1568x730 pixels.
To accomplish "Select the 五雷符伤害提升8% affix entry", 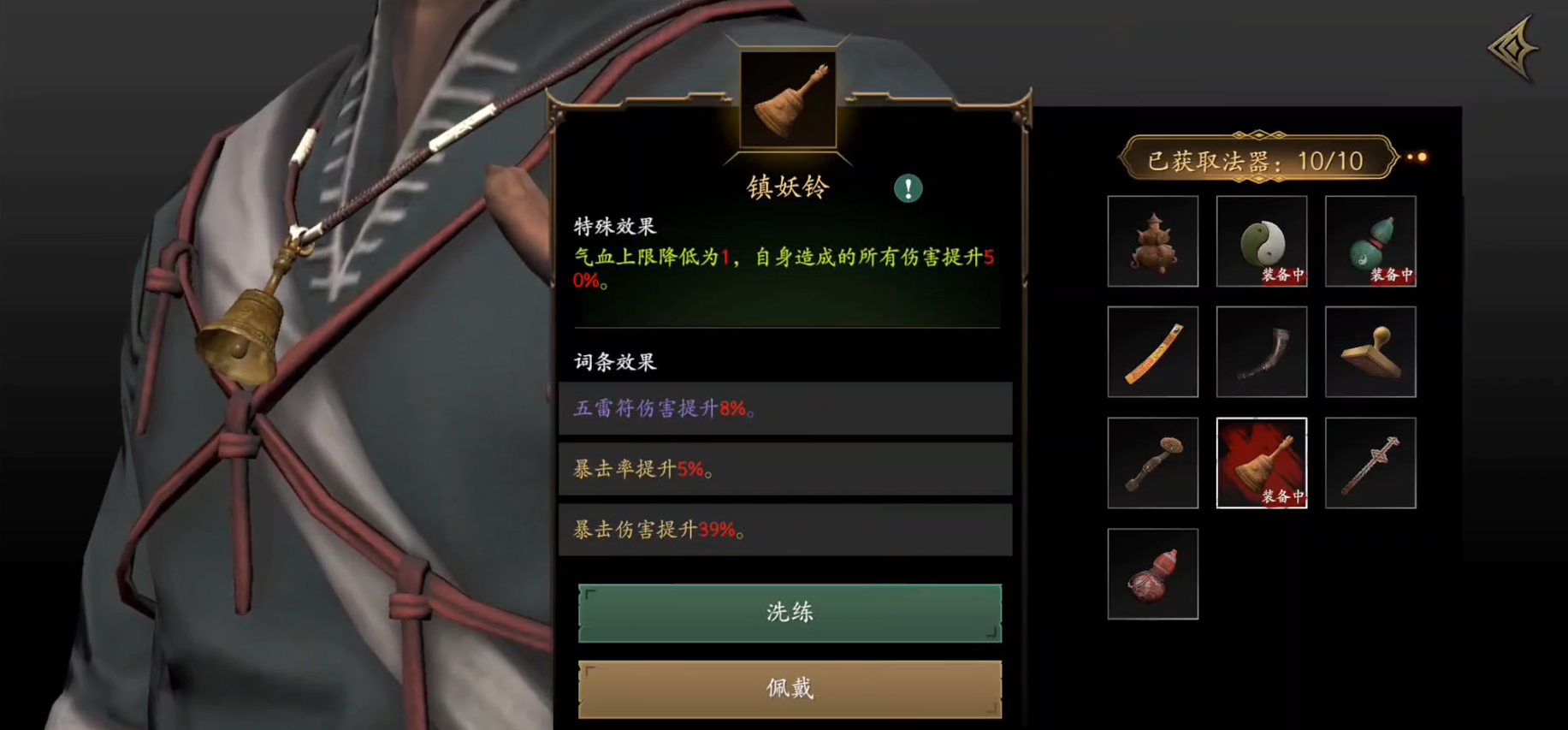I will tap(785, 408).
